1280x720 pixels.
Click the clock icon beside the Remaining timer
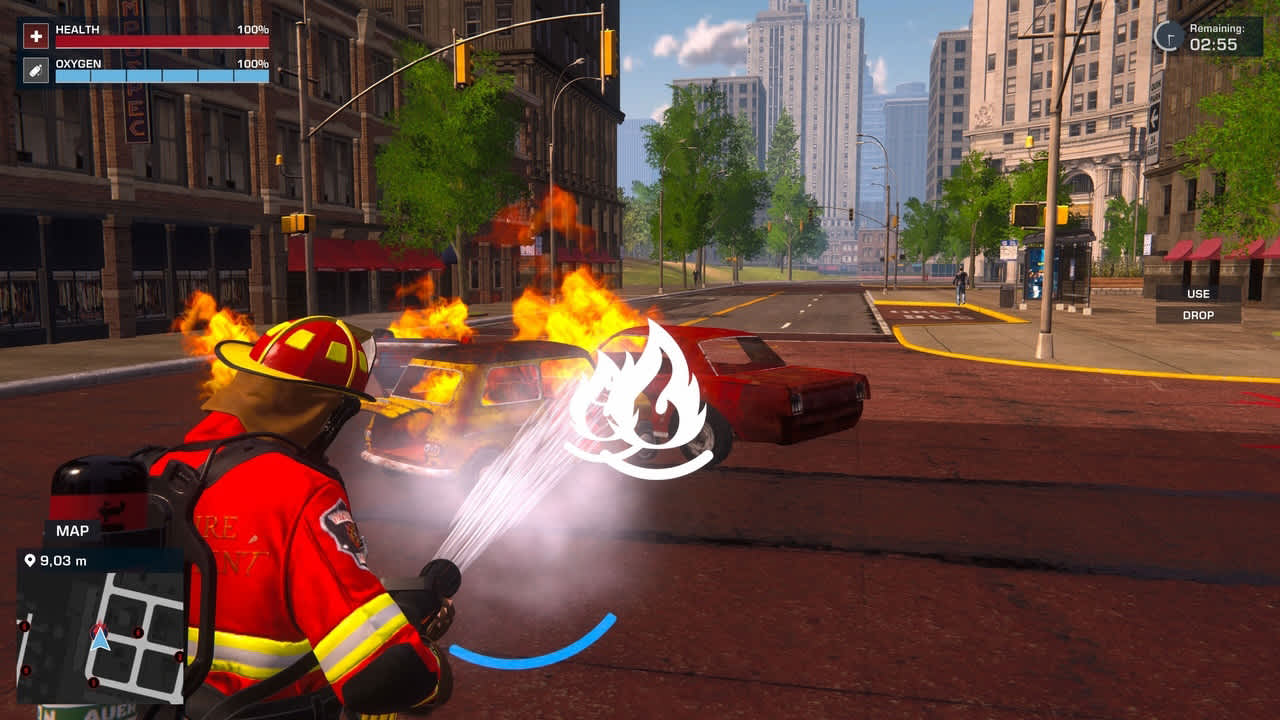(x=1166, y=33)
